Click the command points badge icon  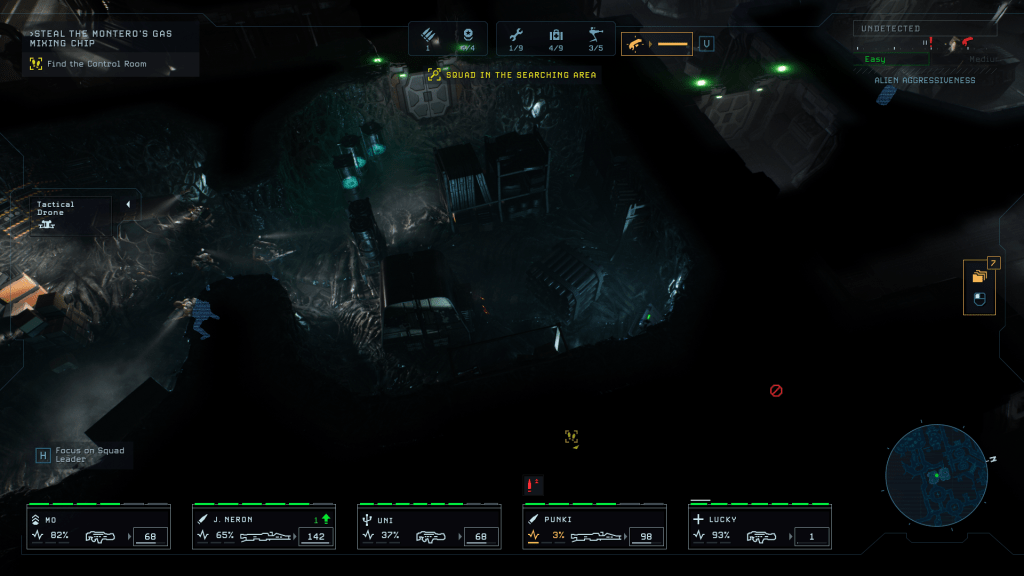(x=467, y=36)
